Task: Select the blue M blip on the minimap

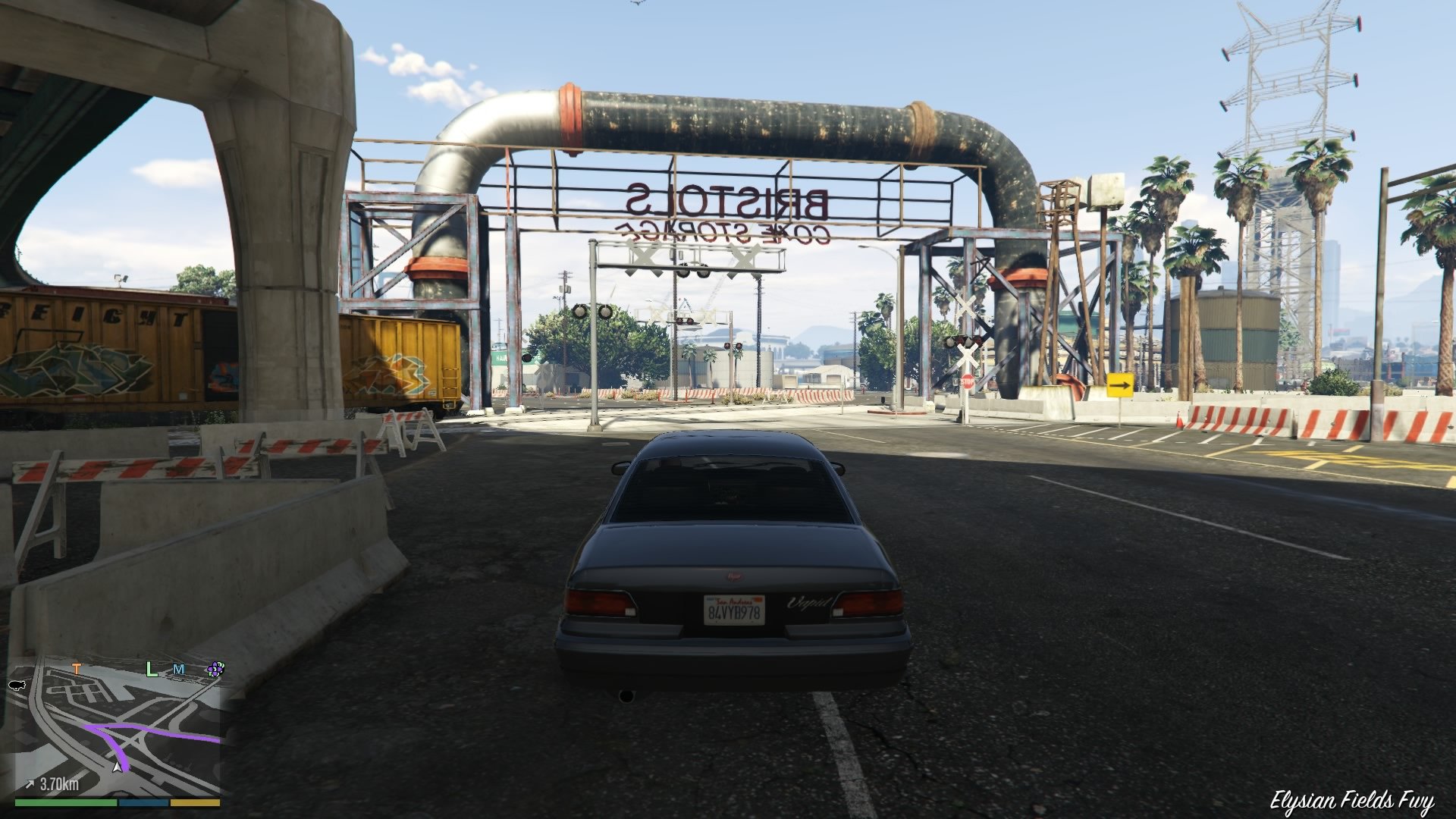Action: (x=178, y=670)
